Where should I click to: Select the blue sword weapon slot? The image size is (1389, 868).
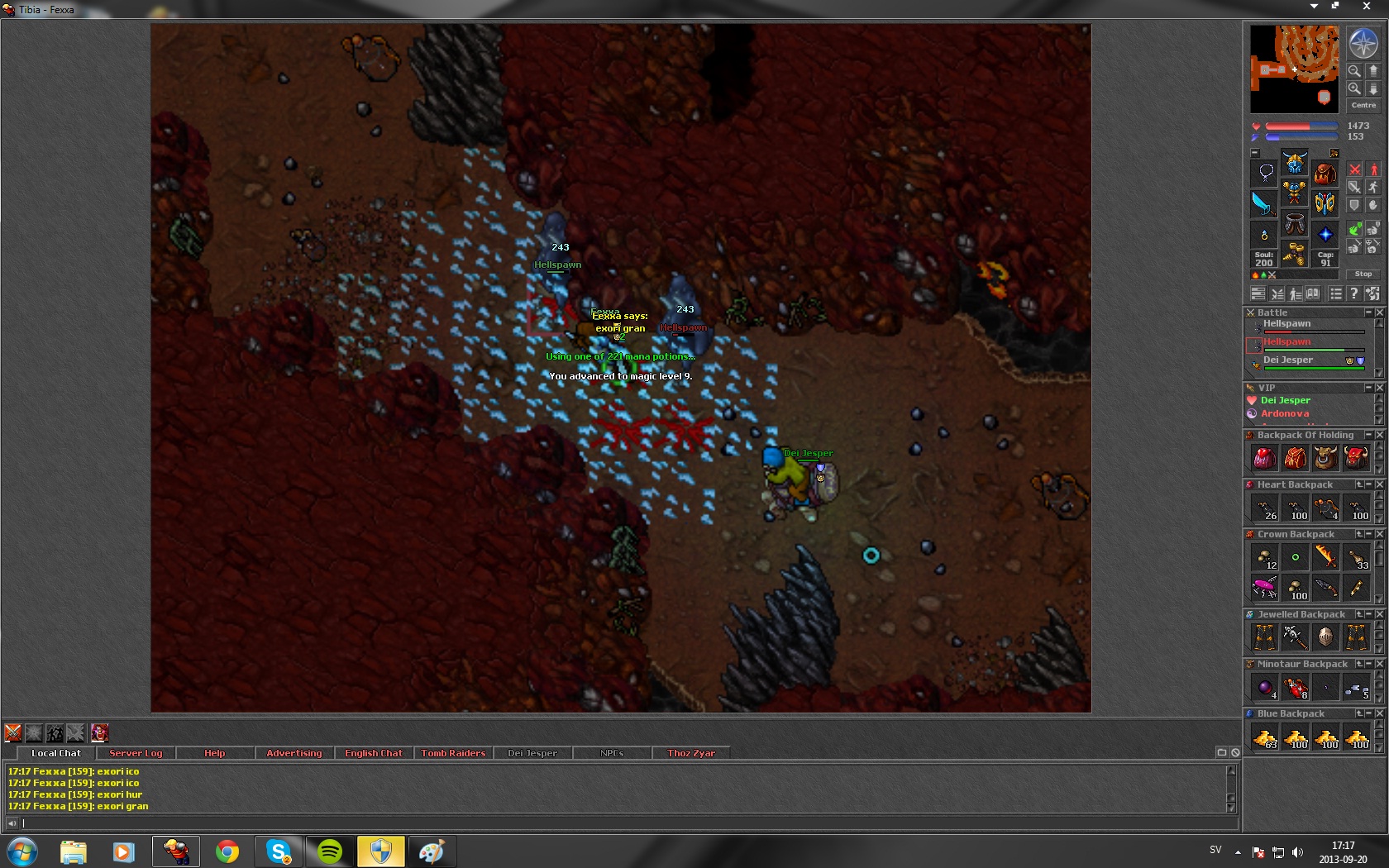pos(1263,203)
